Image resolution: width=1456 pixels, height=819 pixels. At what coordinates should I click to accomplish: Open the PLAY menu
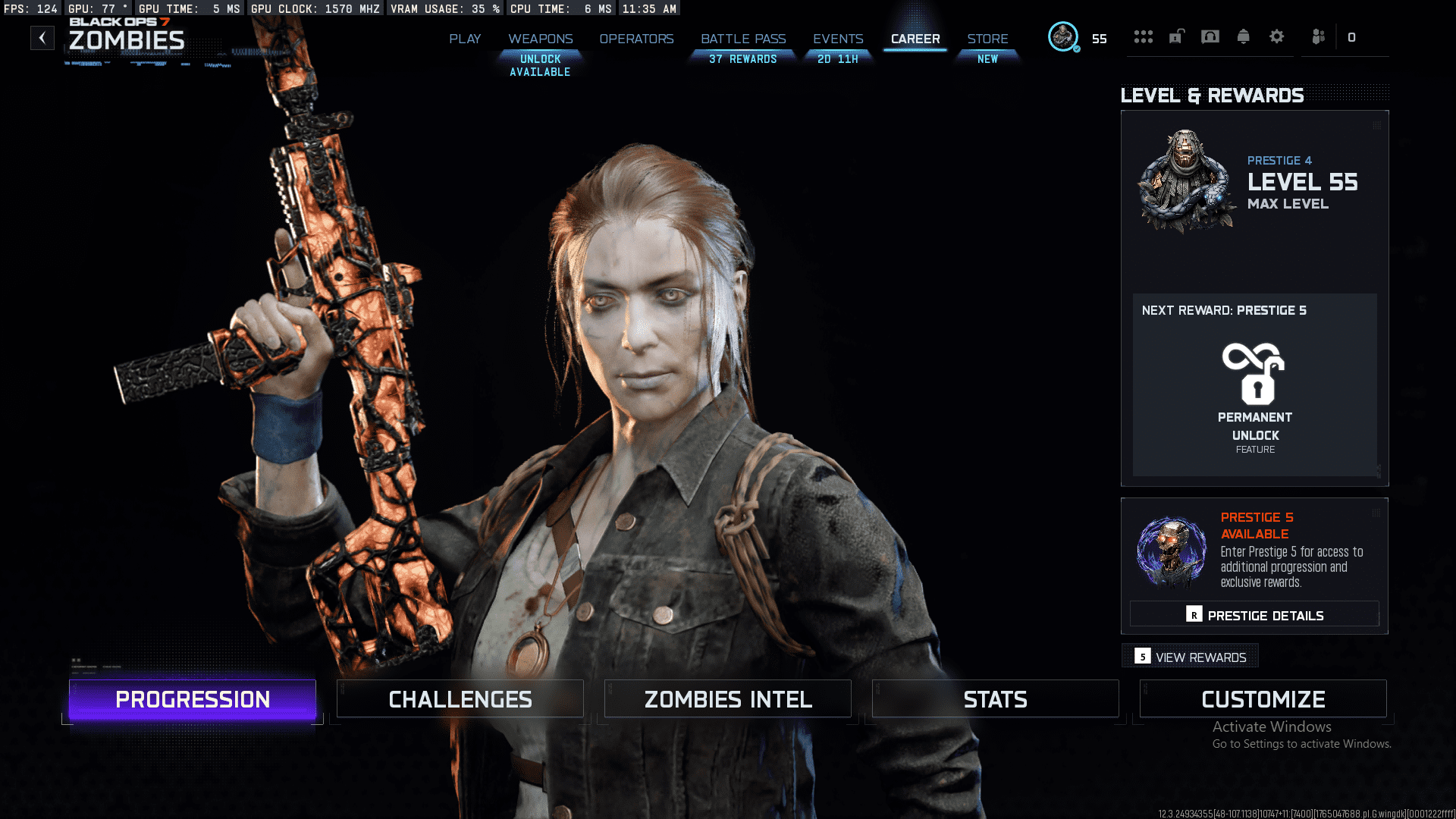(x=465, y=39)
